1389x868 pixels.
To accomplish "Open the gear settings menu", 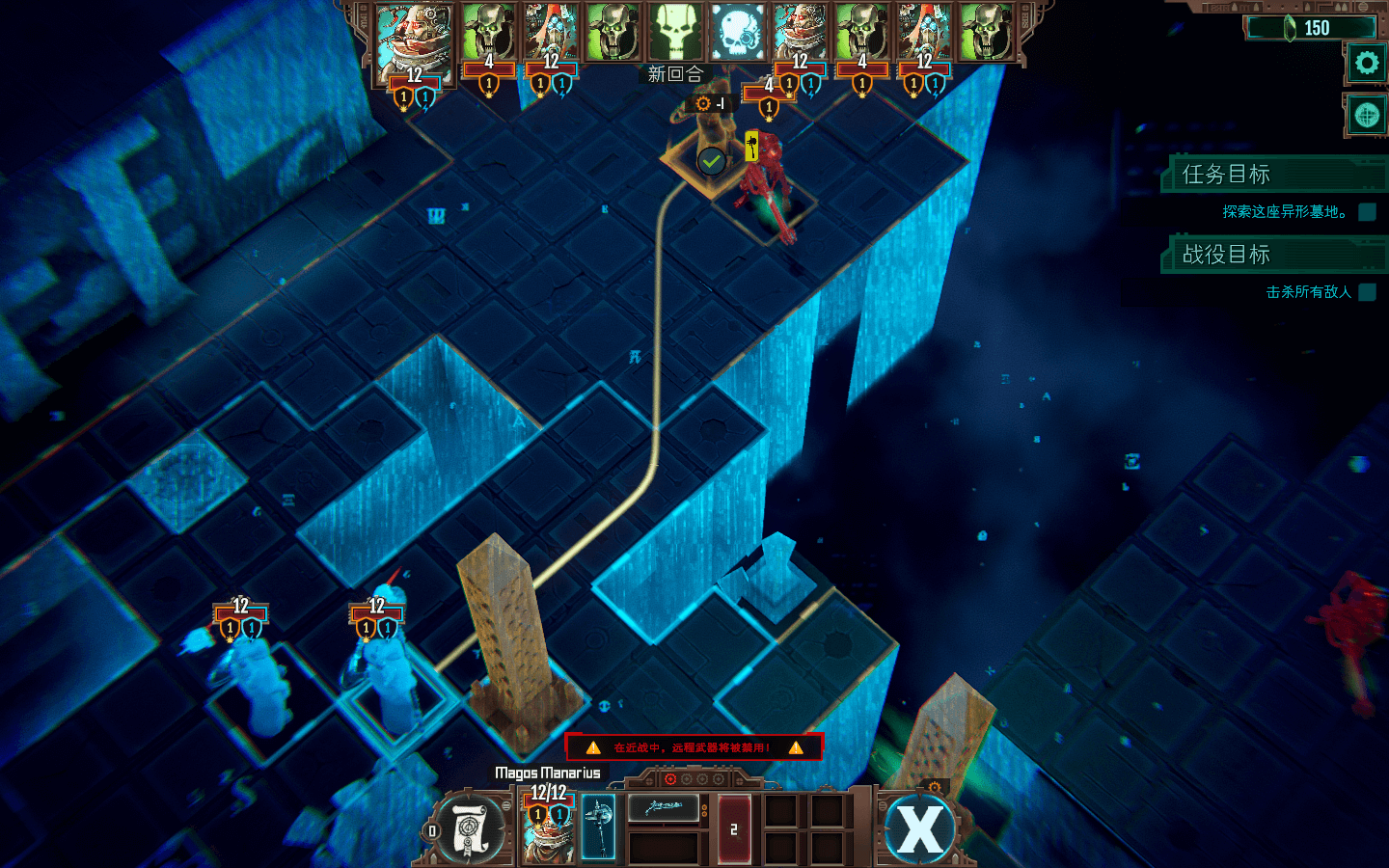I will click(x=1366, y=64).
